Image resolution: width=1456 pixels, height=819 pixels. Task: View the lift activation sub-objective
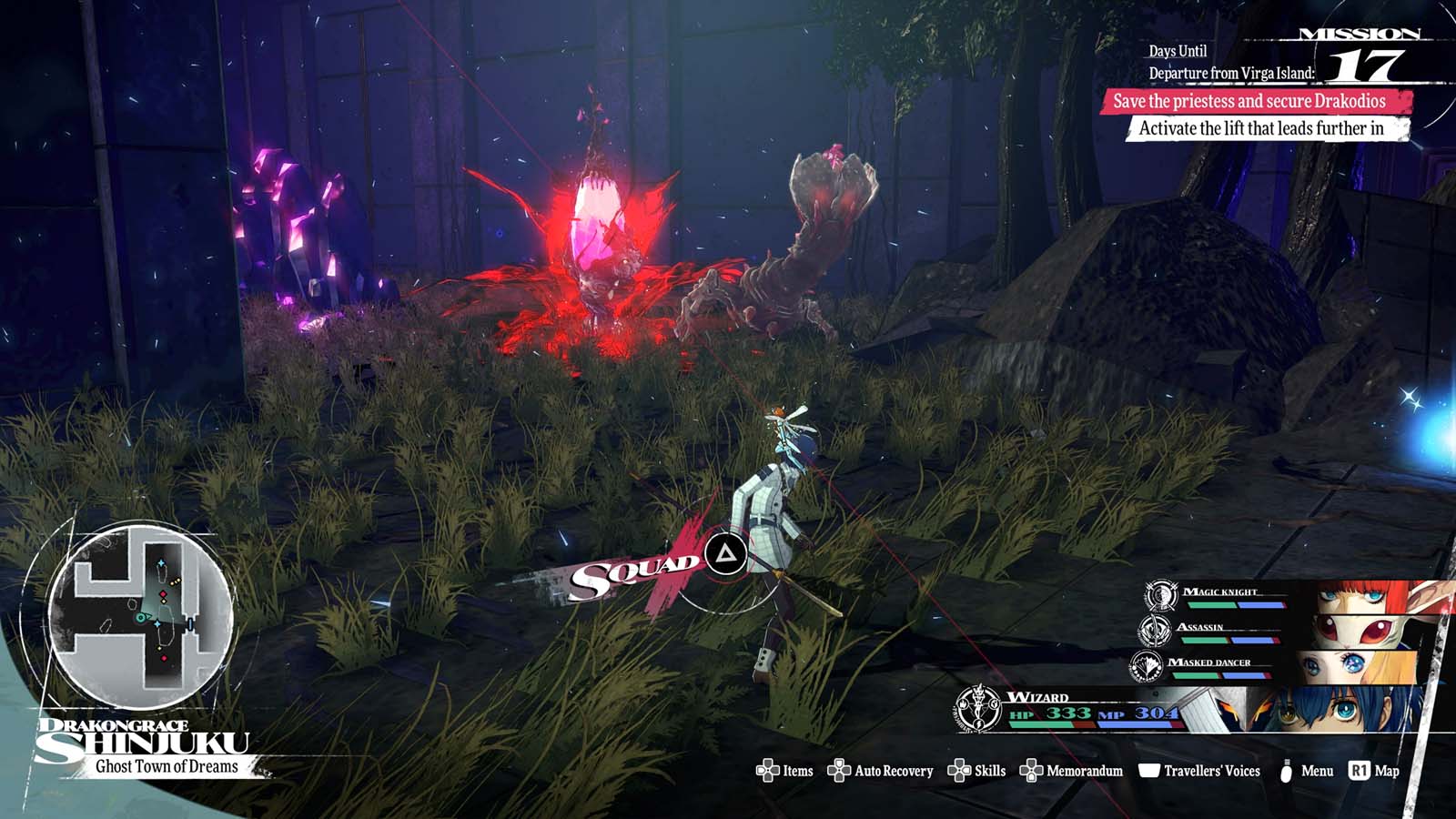[x=1267, y=128]
